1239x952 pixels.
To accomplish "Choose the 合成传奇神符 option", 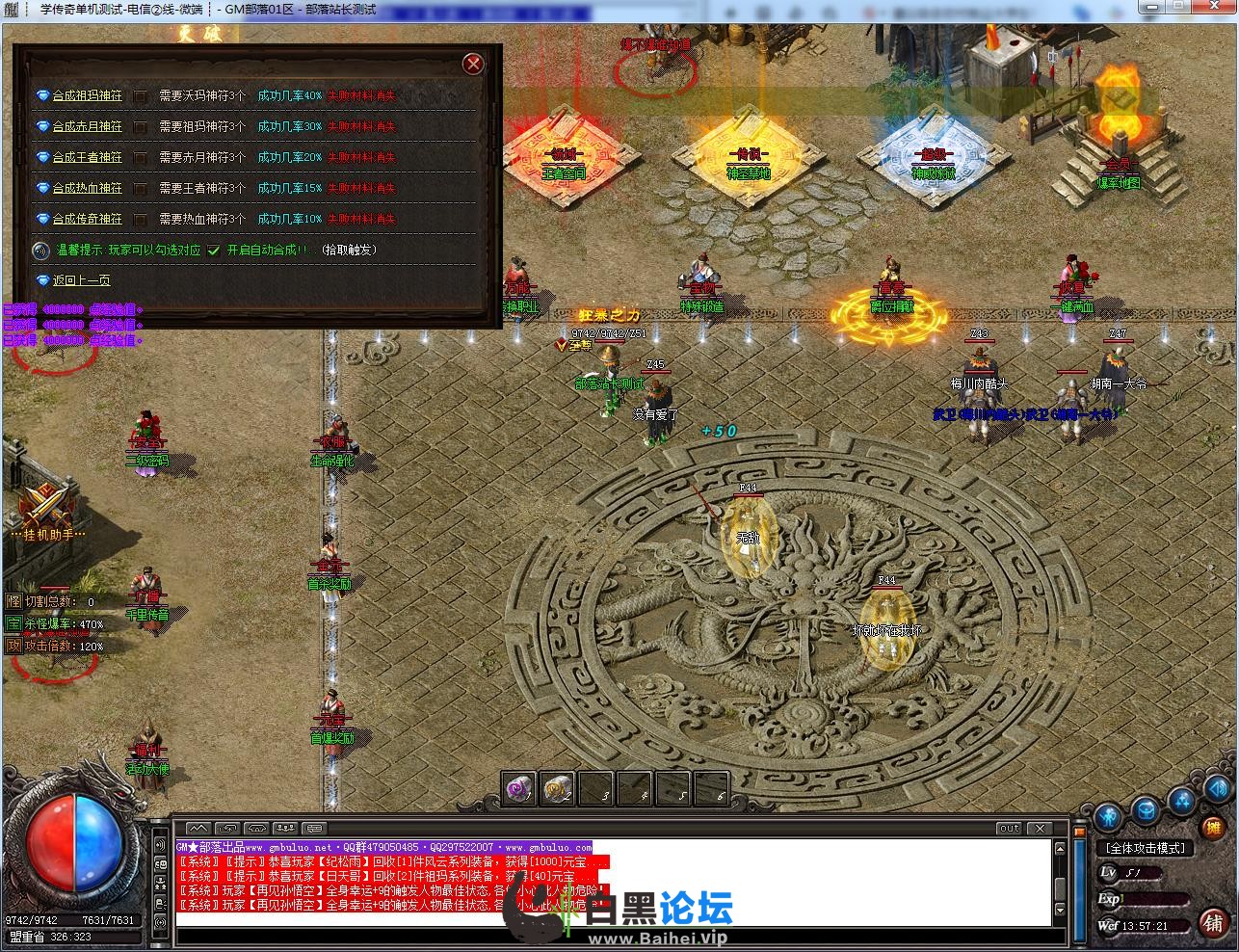I will pos(87,220).
